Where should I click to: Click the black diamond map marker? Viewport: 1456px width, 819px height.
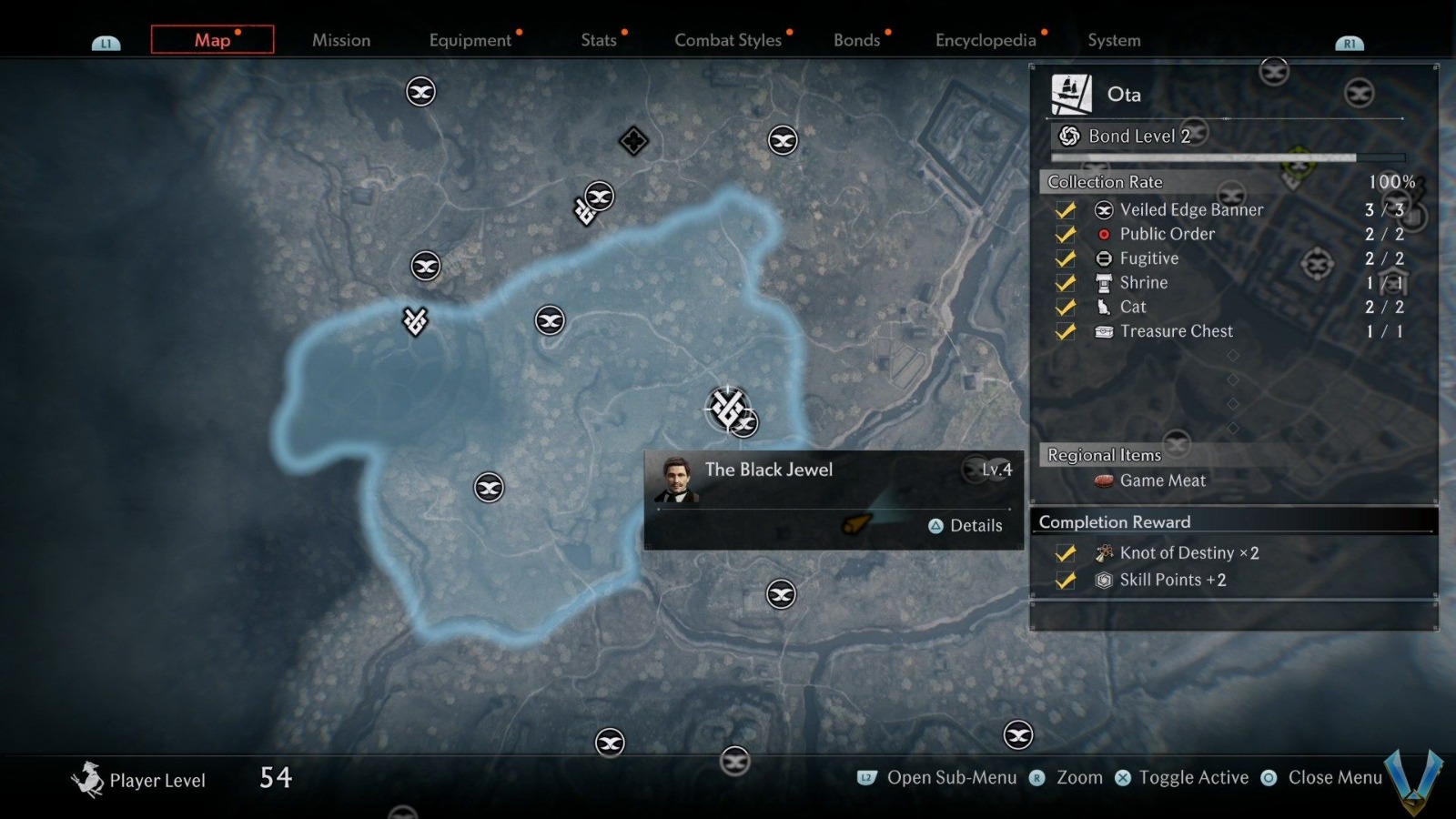tap(633, 141)
